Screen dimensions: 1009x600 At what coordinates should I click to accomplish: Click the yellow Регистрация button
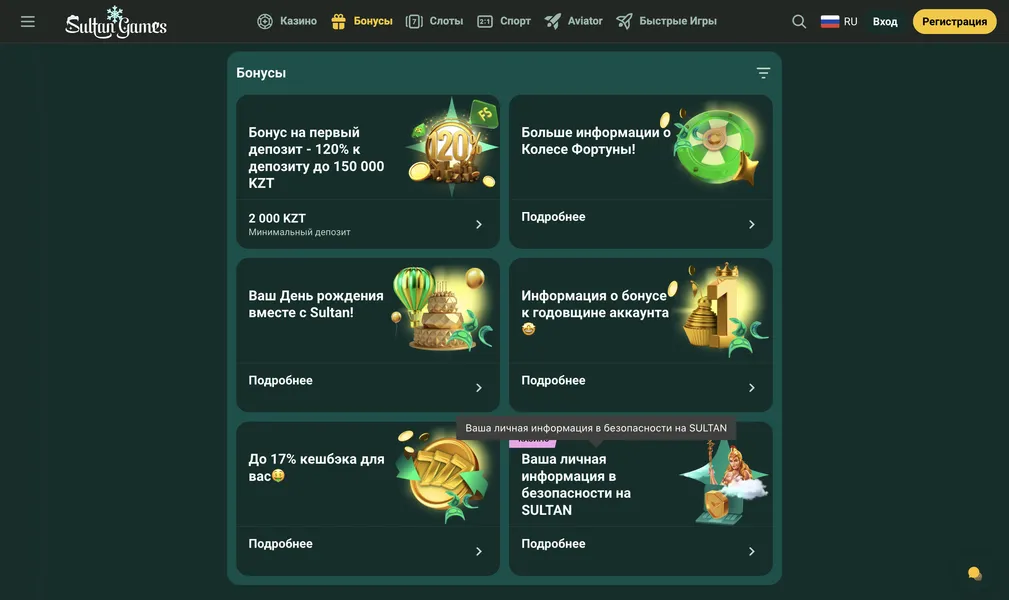tap(954, 21)
